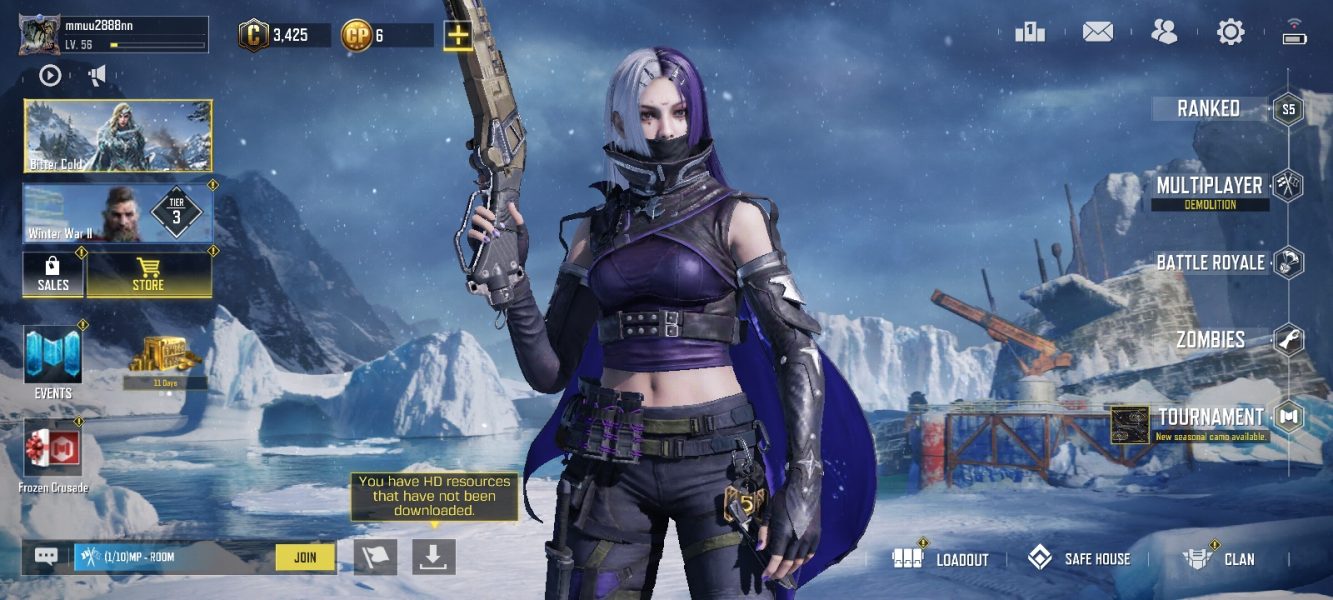The width and height of the screenshot is (1333, 600).
Task: View the Winter War II battle pass
Action: pyautogui.click(x=118, y=214)
